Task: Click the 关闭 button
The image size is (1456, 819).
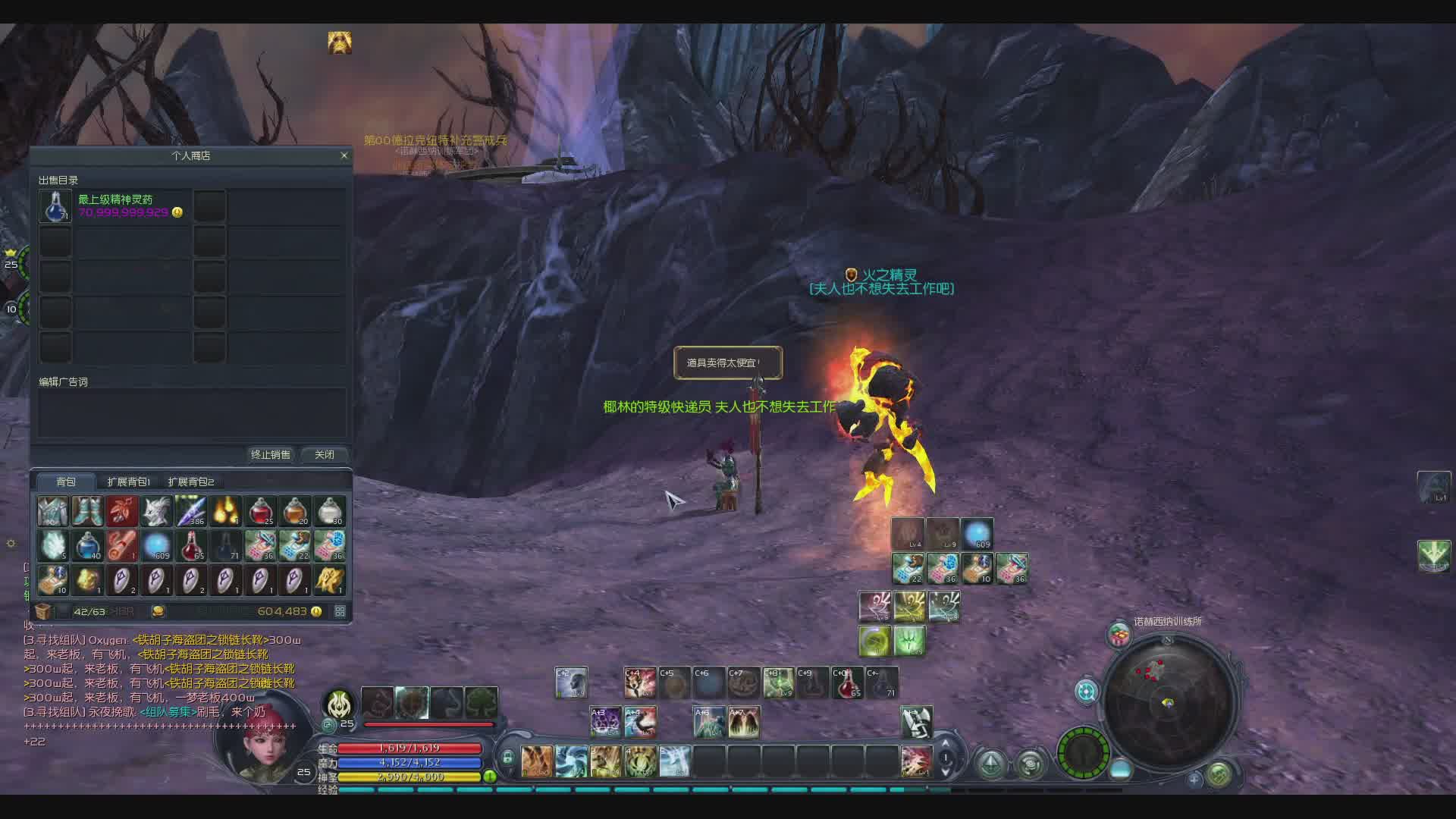Action: coord(325,454)
